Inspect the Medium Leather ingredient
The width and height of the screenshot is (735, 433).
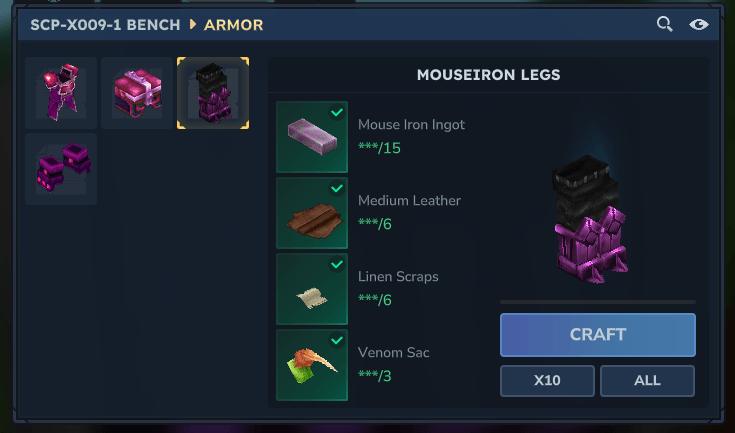tap(312, 213)
